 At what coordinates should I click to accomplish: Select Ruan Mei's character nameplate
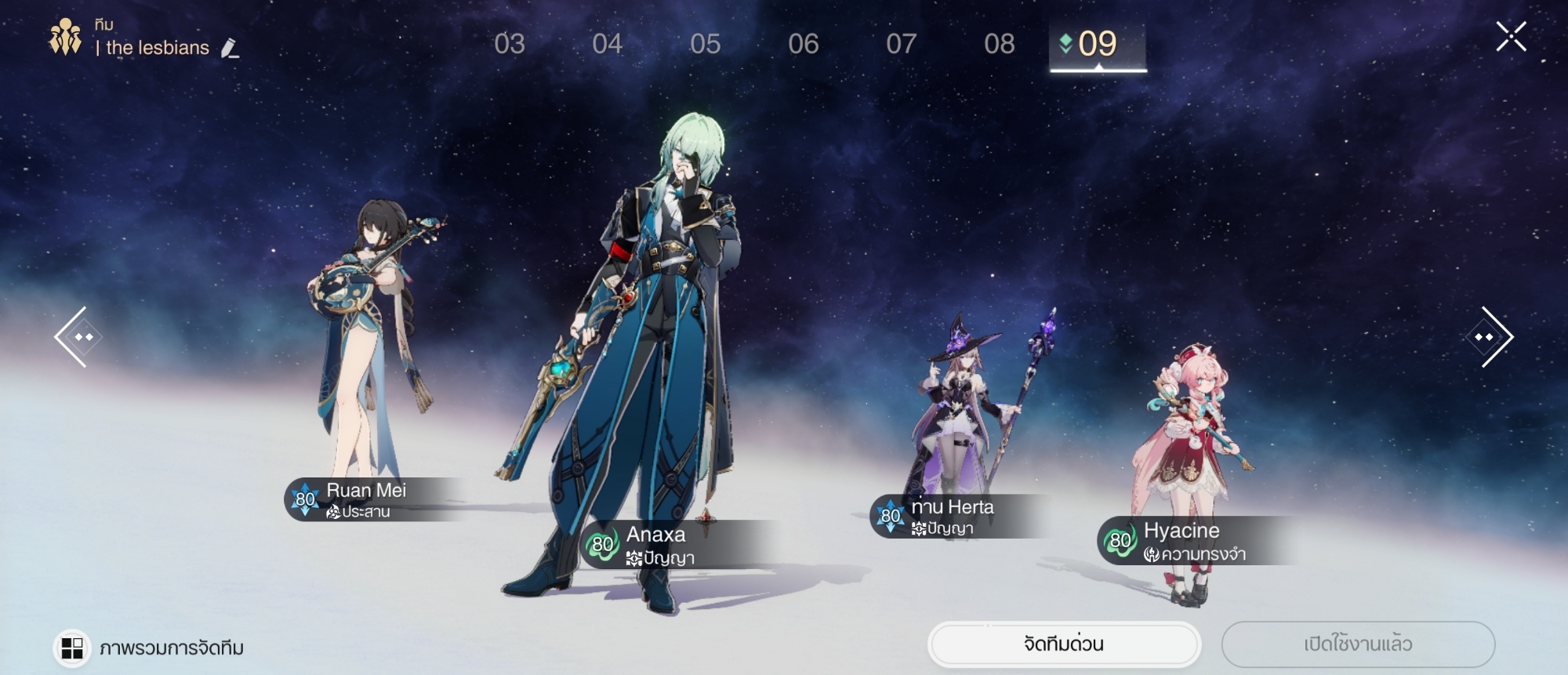(368, 499)
